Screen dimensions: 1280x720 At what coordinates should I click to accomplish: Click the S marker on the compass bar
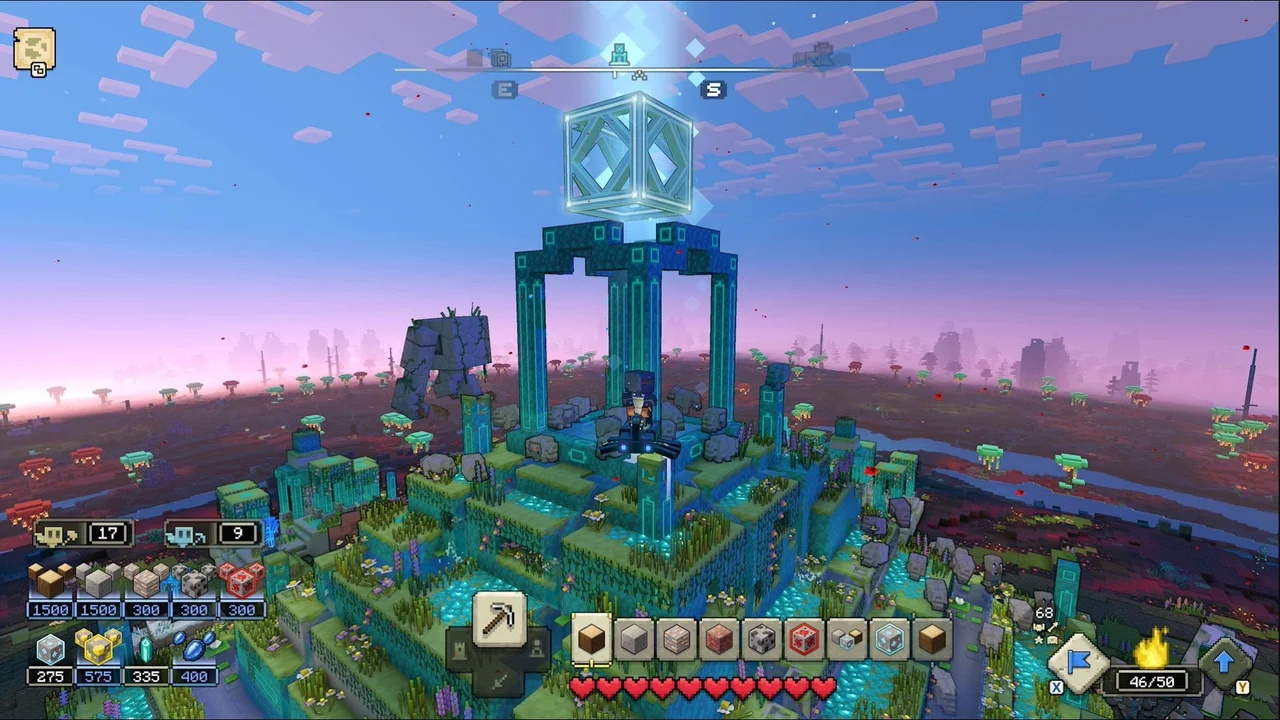713,90
